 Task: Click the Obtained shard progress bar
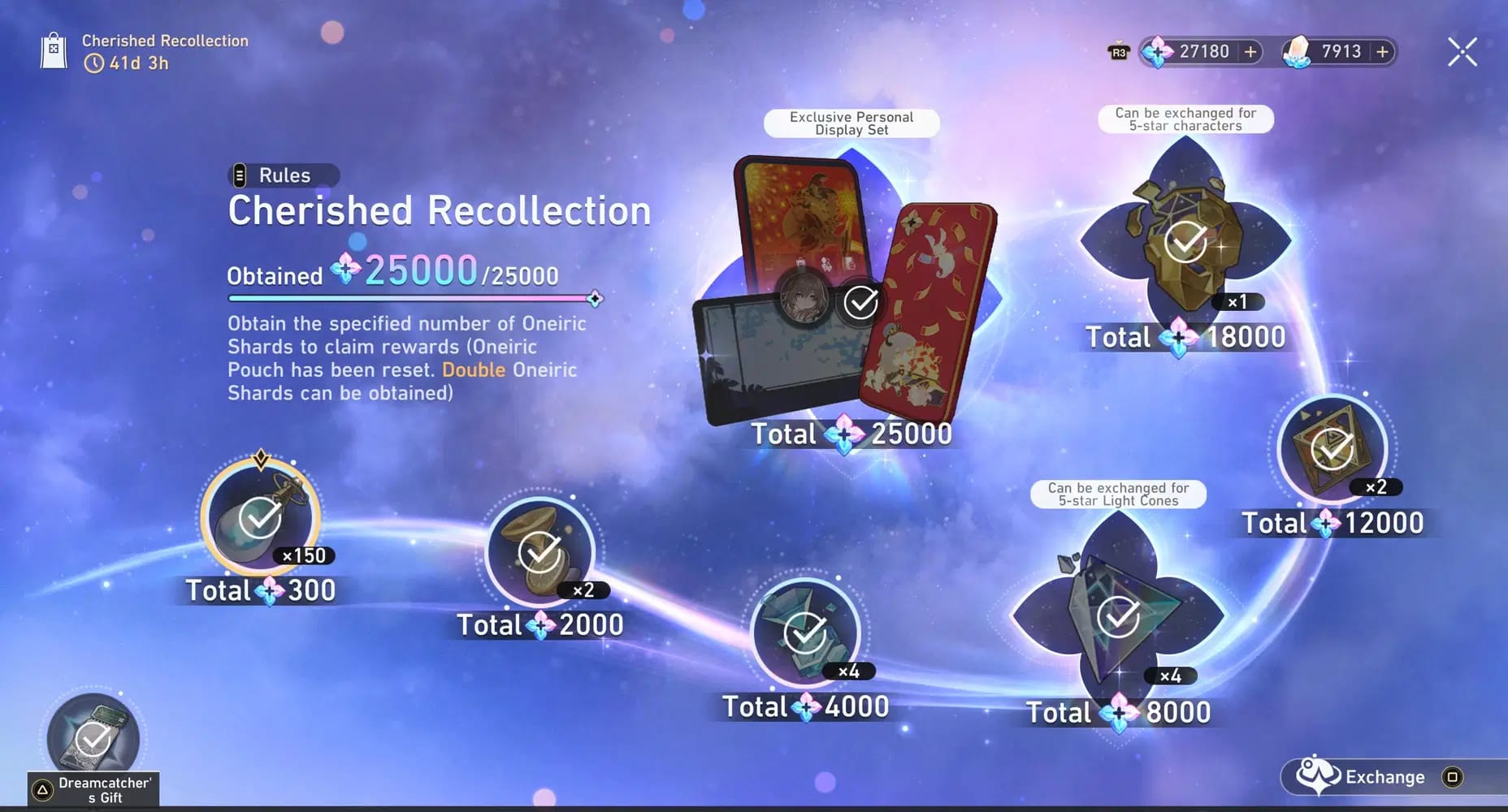click(410, 299)
